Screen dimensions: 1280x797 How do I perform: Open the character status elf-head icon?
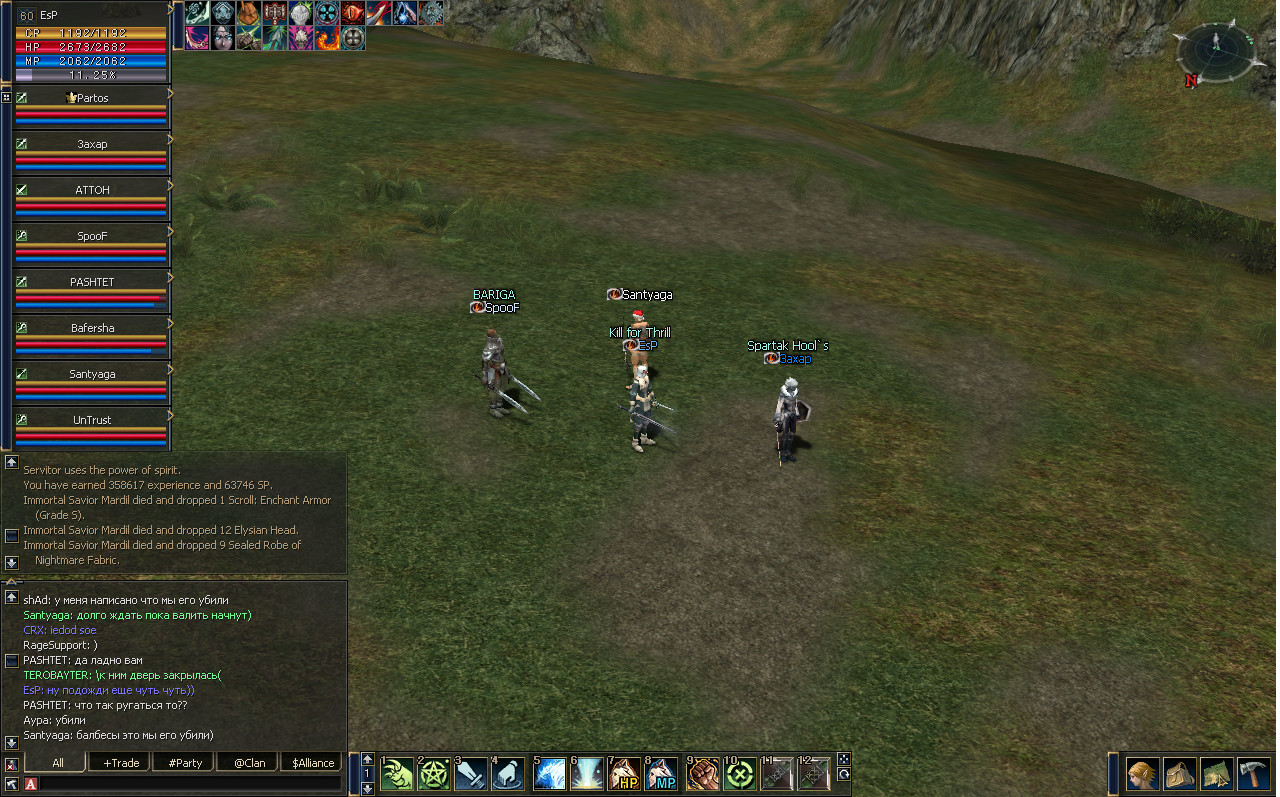click(1143, 774)
